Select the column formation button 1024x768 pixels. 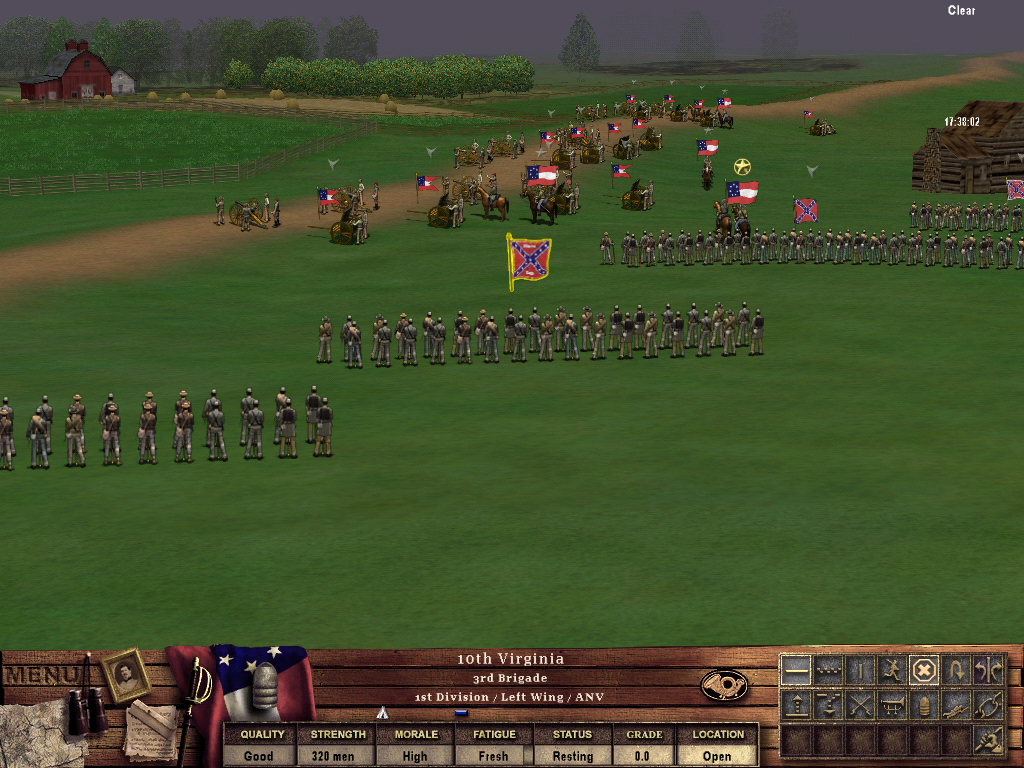tap(860, 670)
